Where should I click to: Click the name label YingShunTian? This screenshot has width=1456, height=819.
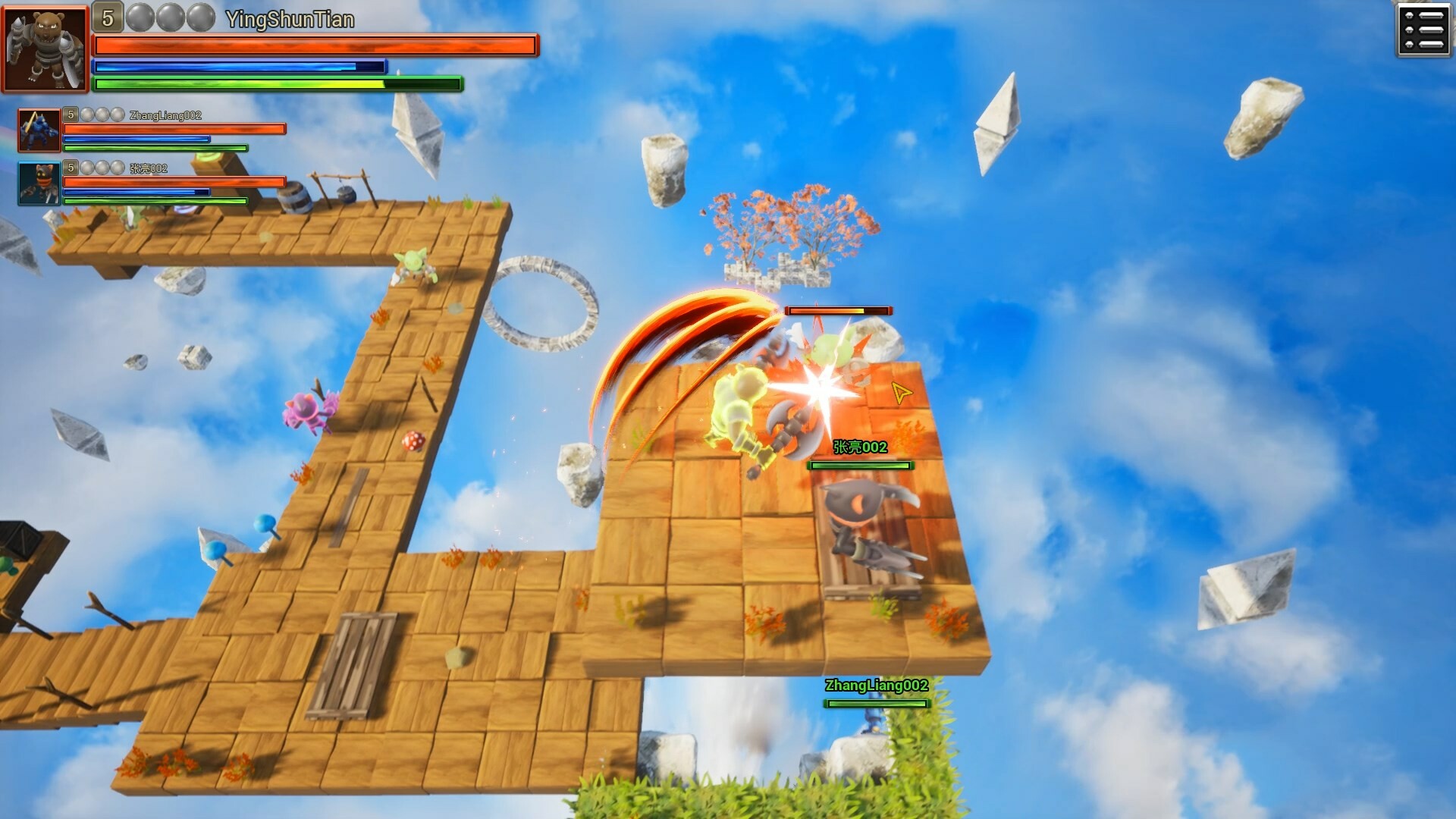(x=288, y=20)
